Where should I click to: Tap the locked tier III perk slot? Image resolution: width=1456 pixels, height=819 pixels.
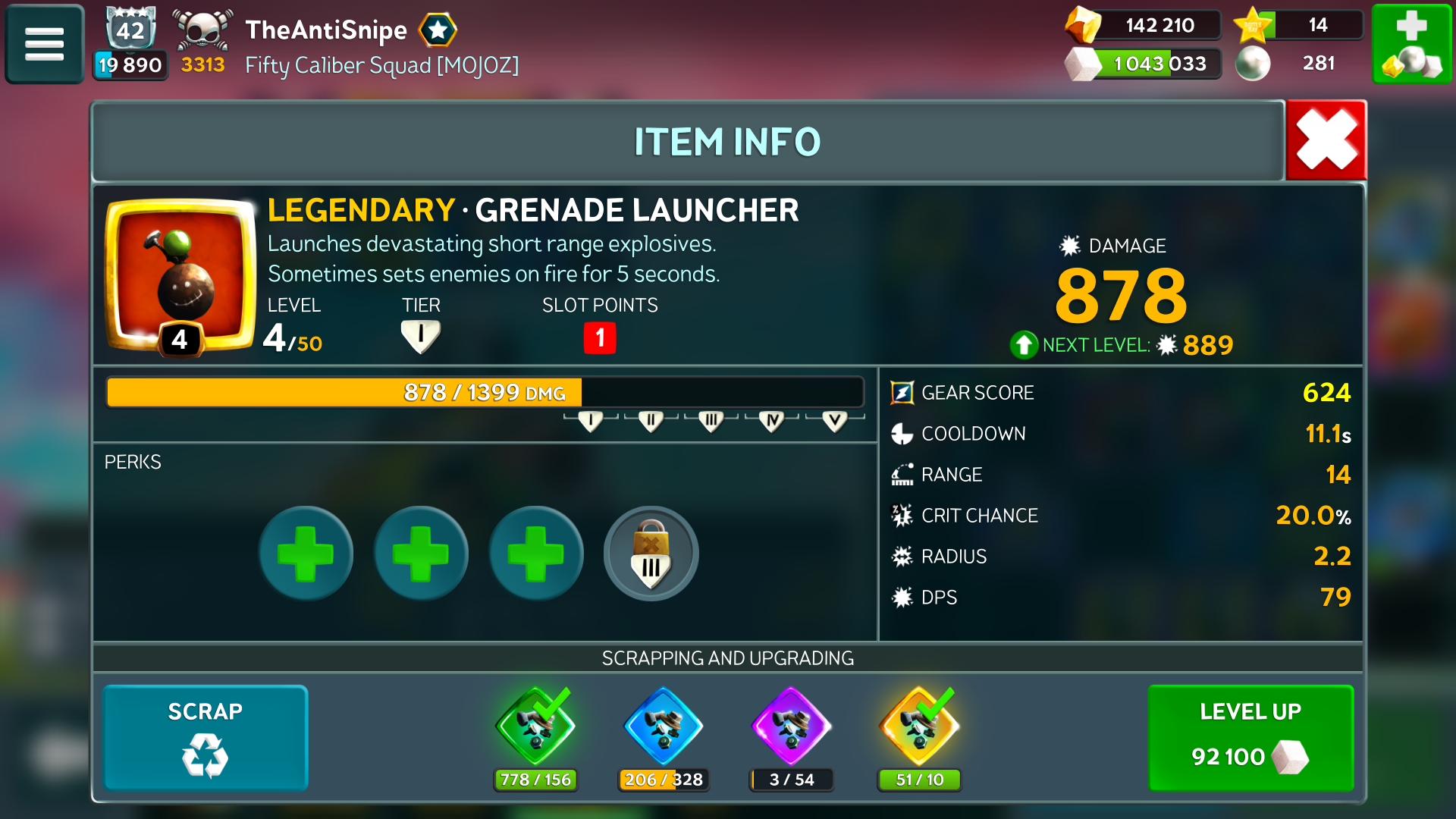point(651,554)
